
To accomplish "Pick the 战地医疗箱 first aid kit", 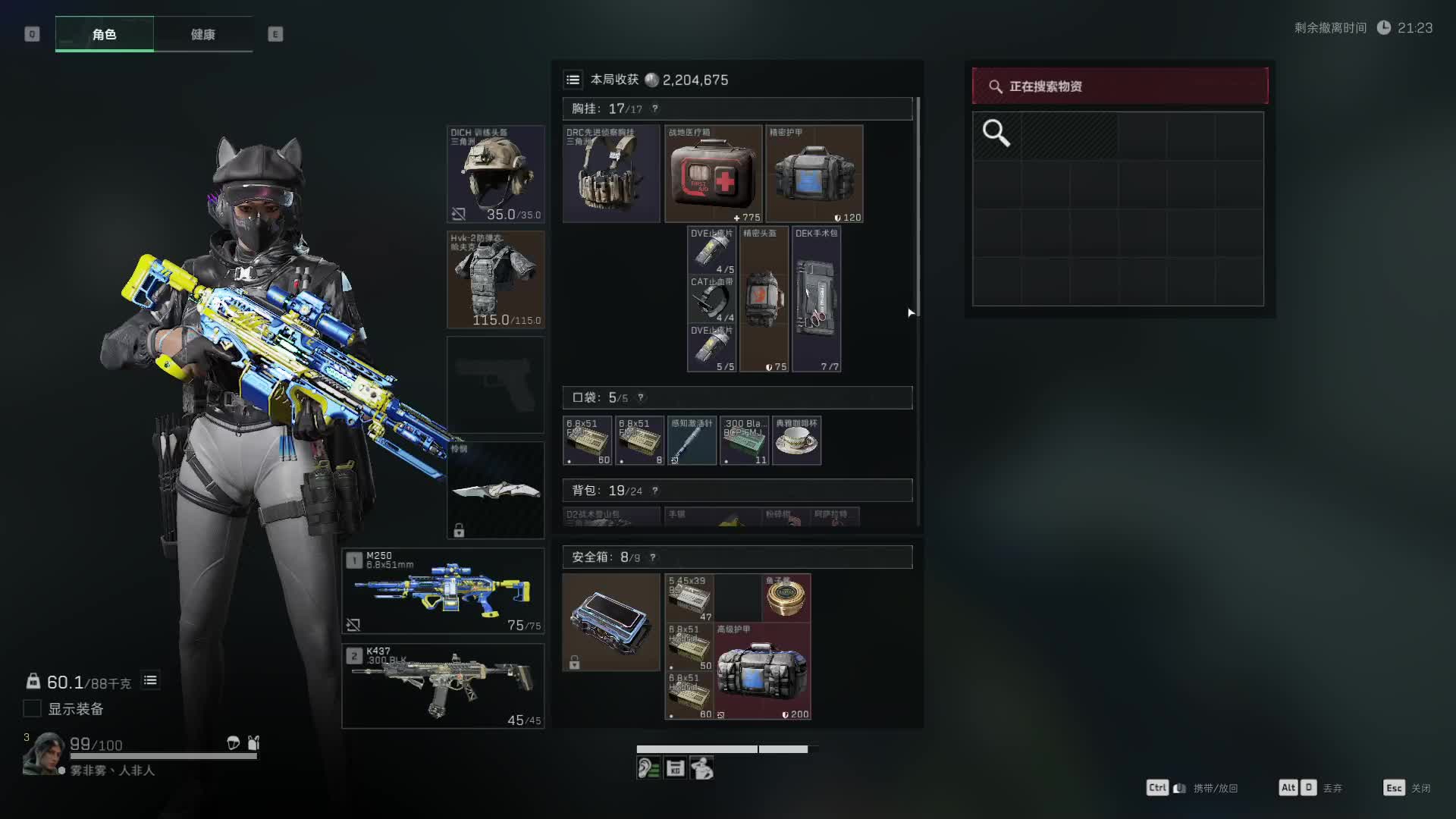I will 713,174.
